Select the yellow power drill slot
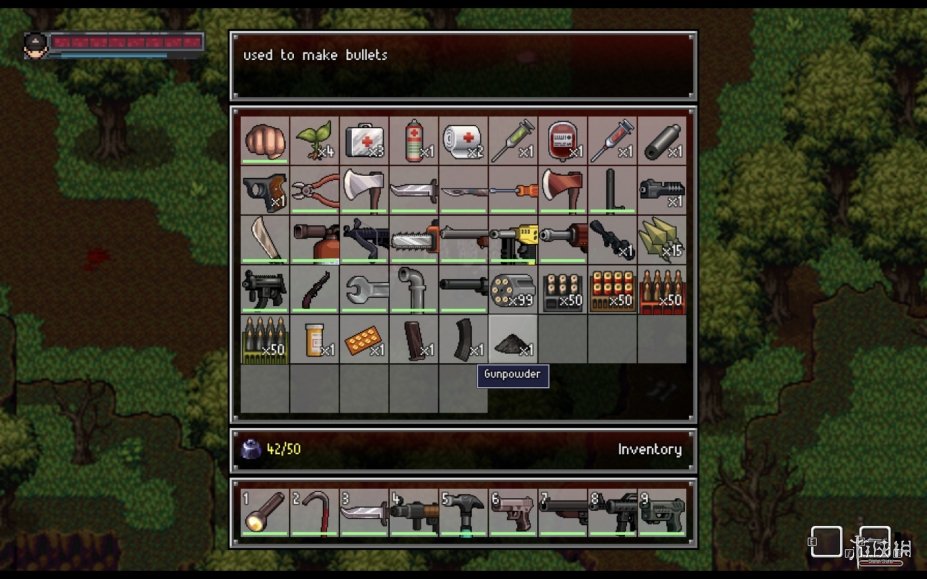Viewport: 927px width, 579px height. (513, 240)
